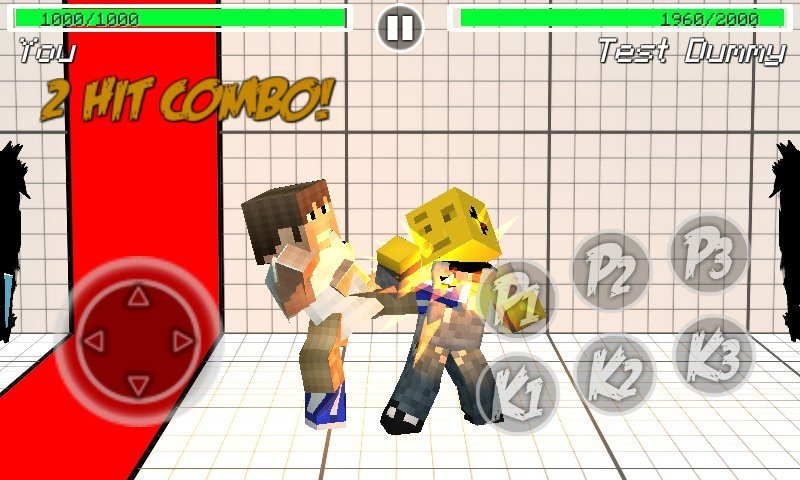Pause the fight with the pause button
Viewport: 800px width, 480px height.
(400, 28)
